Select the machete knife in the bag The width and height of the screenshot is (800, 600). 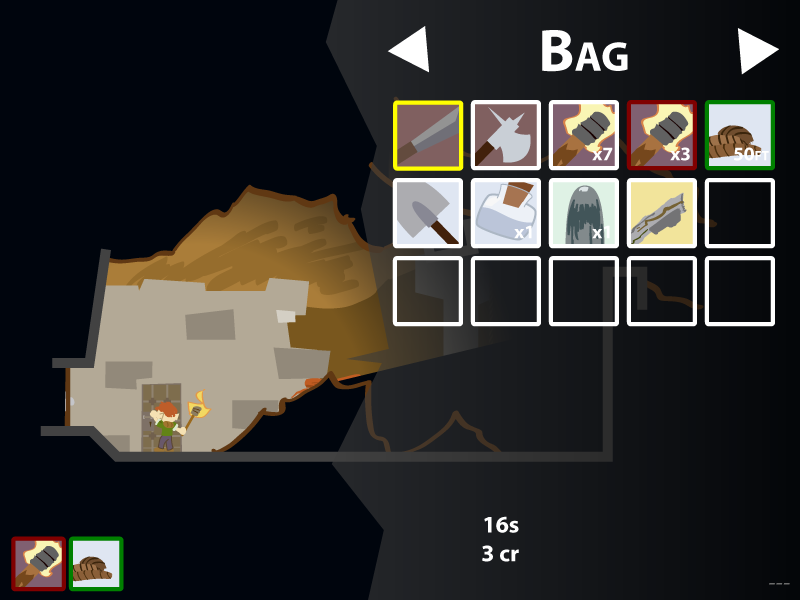pyautogui.click(x=428, y=135)
